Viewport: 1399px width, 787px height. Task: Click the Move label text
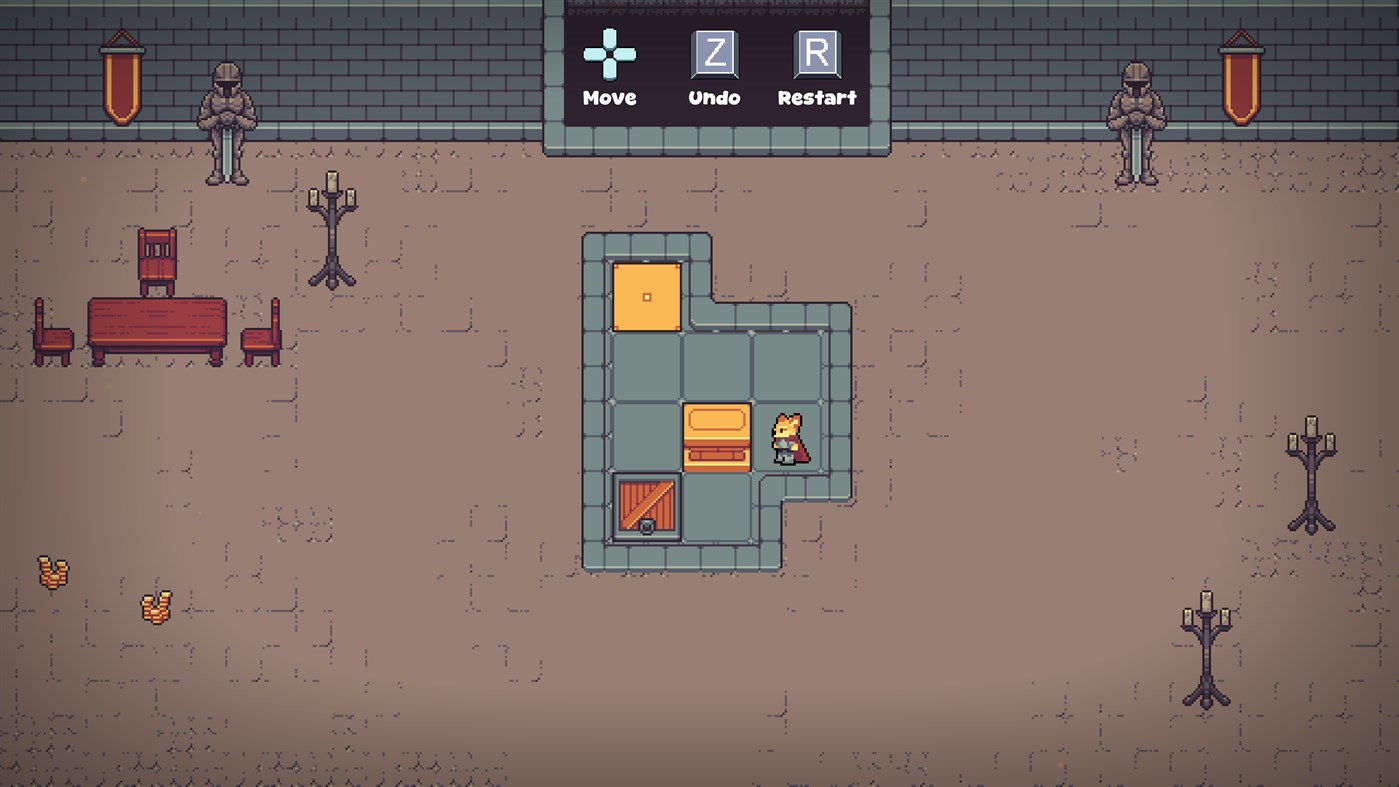pyautogui.click(x=611, y=98)
